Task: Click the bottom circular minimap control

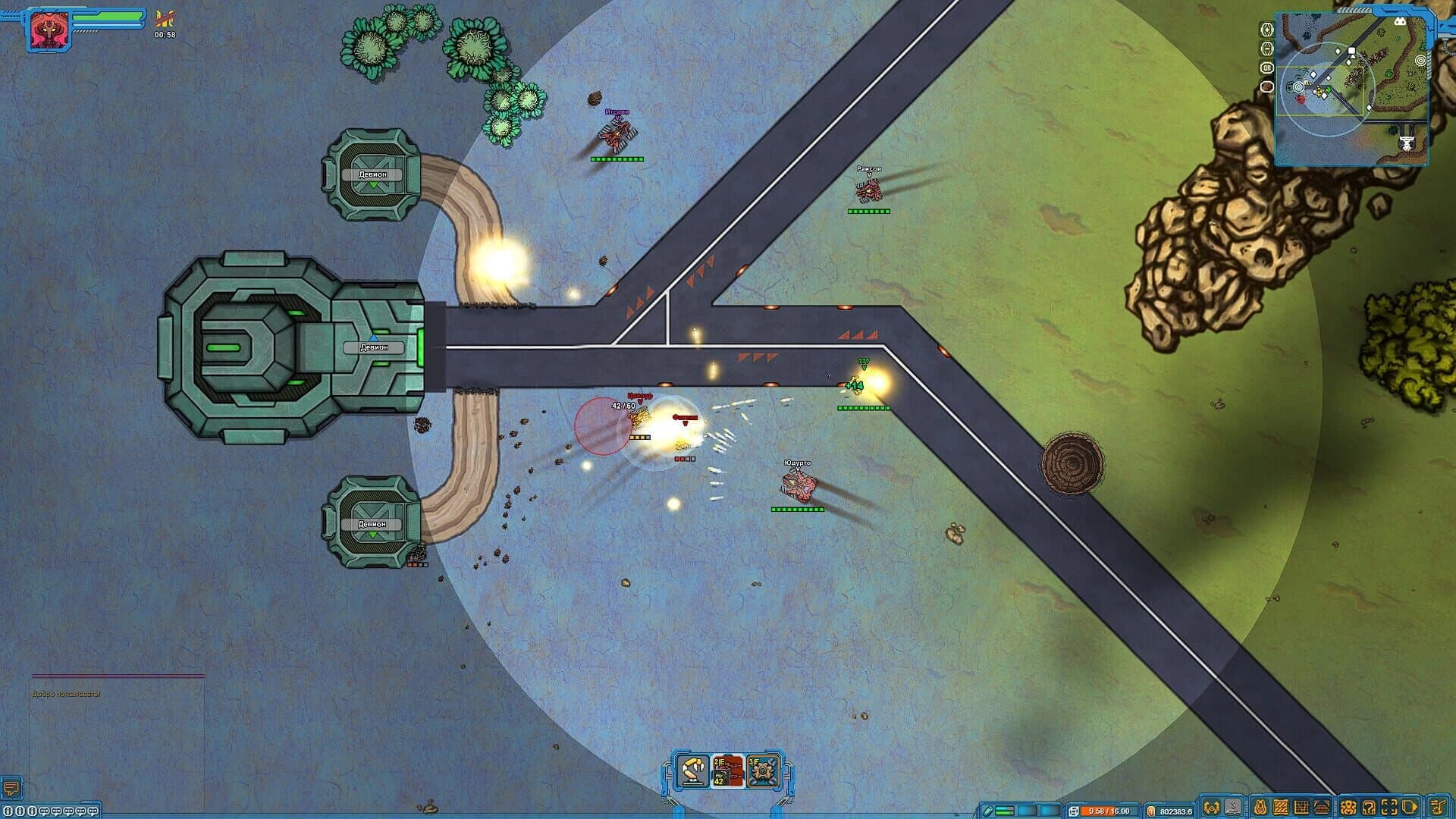Action: 1266,86
